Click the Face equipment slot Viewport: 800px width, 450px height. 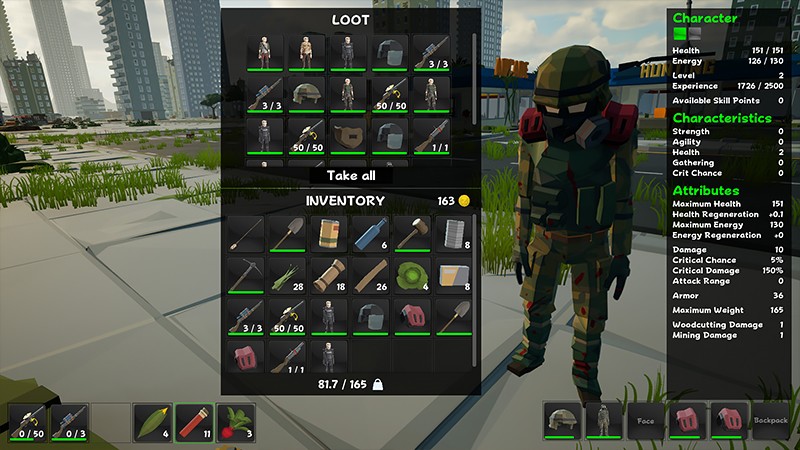click(646, 421)
